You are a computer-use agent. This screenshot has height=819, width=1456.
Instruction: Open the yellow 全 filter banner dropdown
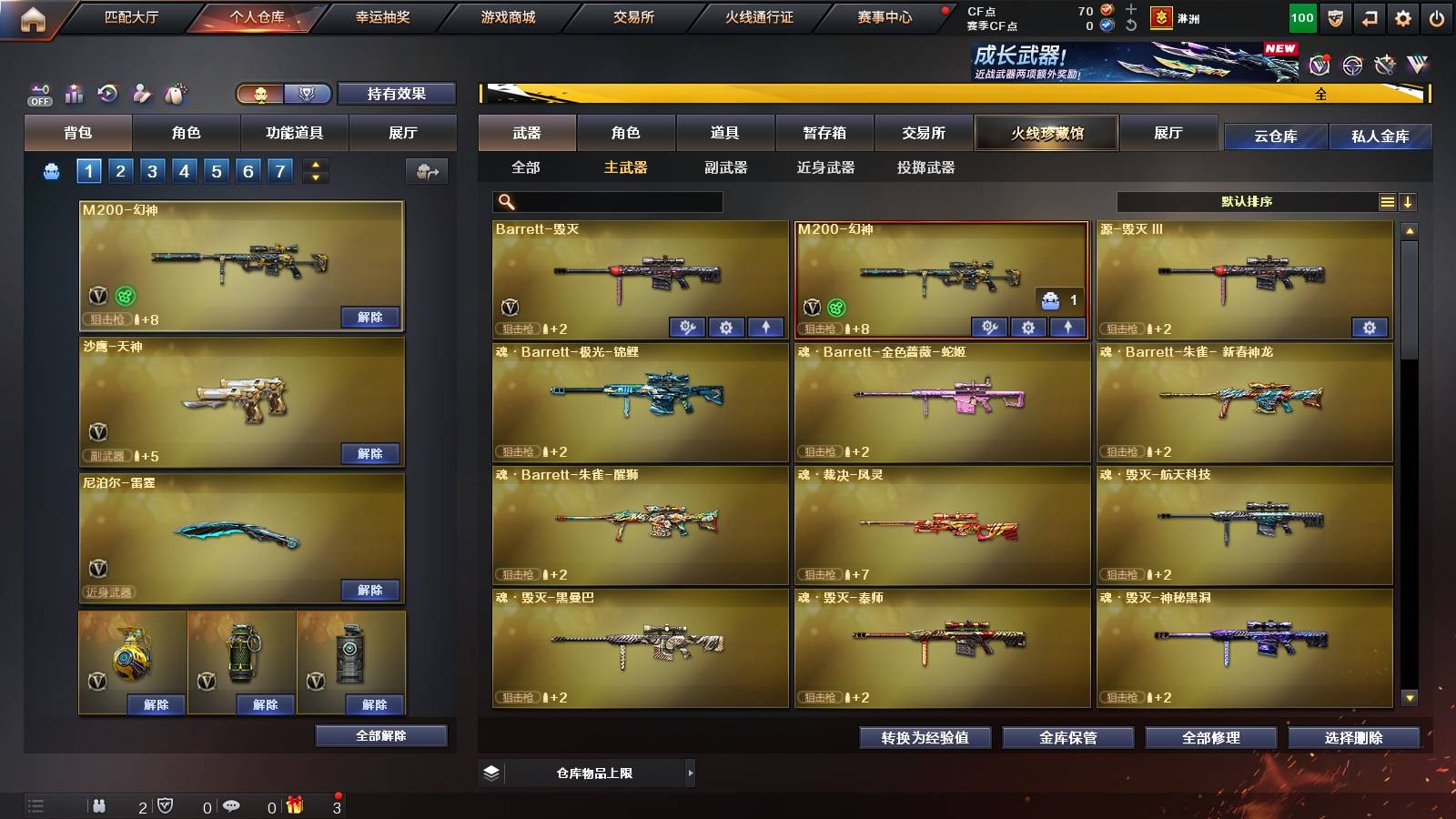[1319, 92]
